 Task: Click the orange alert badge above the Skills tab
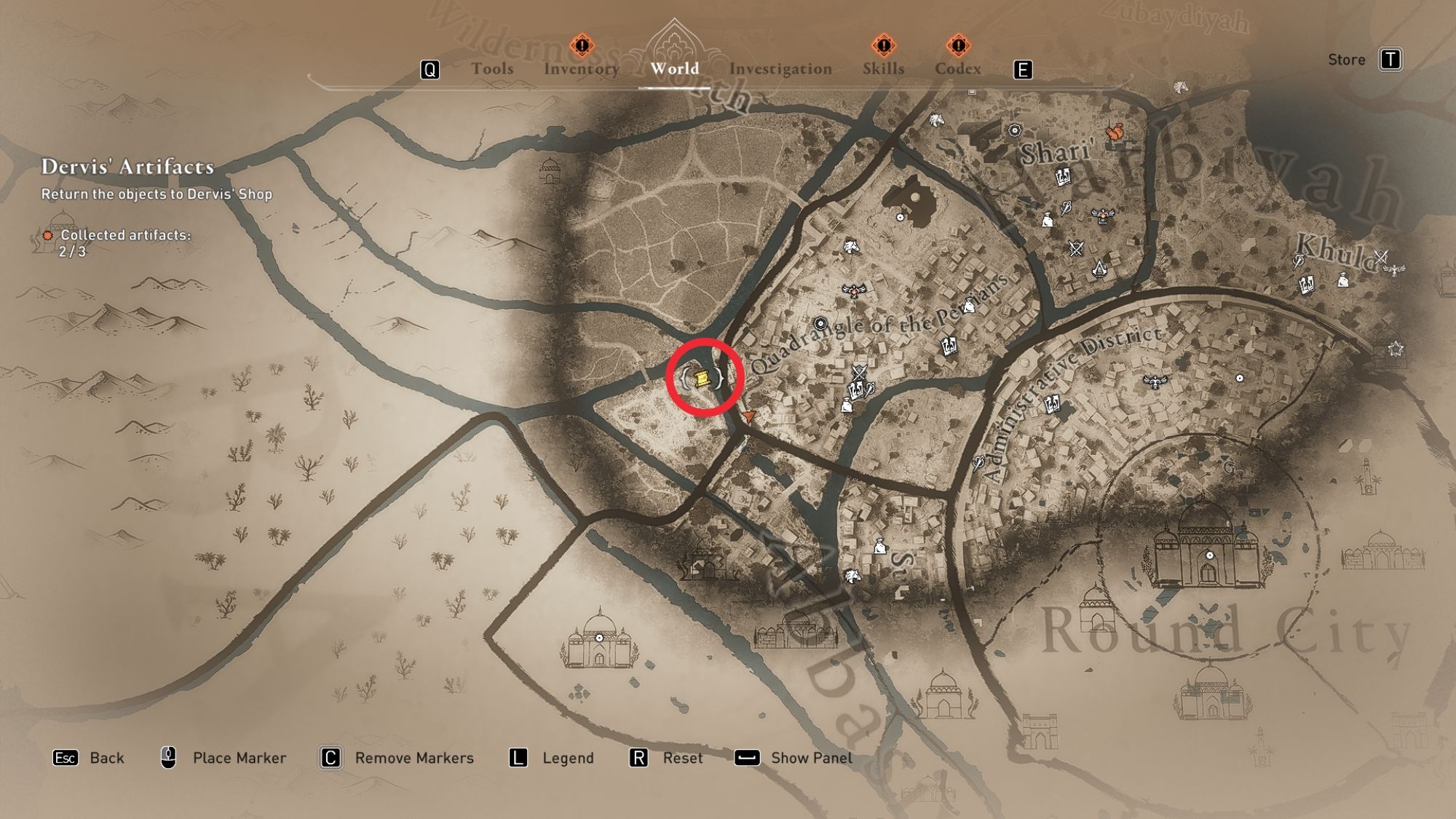(x=883, y=45)
